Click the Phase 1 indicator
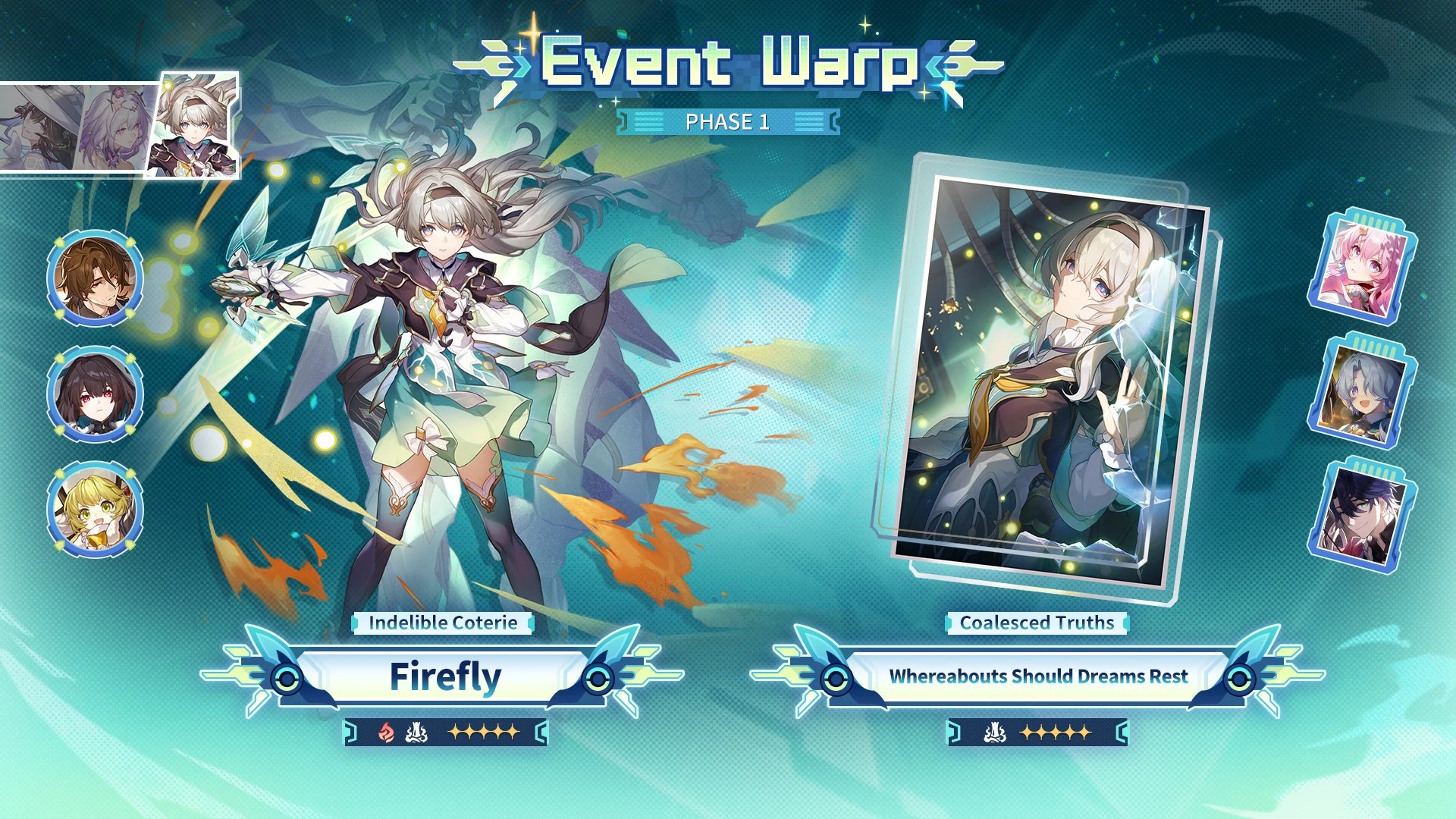 click(x=726, y=121)
